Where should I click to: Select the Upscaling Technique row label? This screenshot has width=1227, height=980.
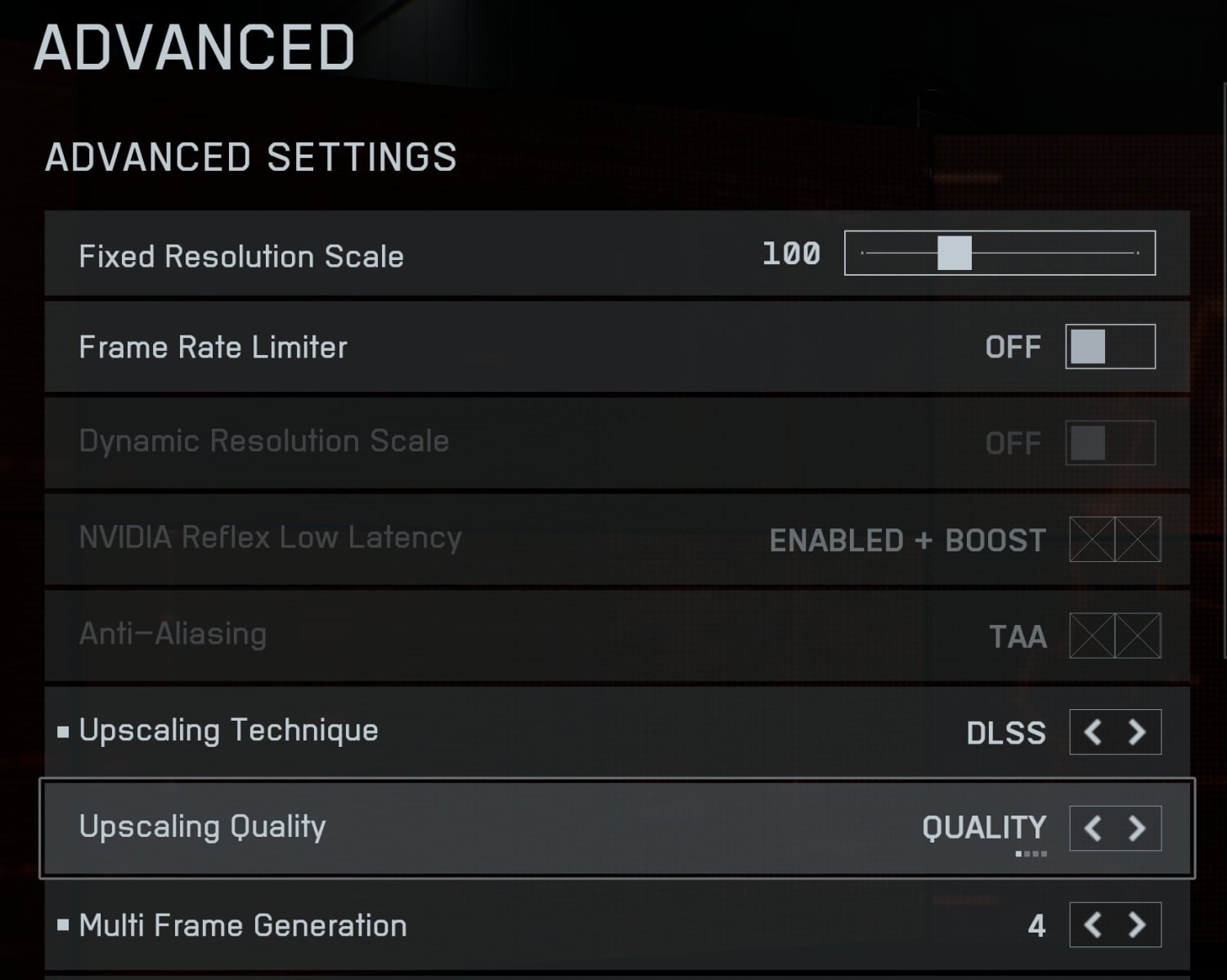pyautogui.click(x=228, y=730)
